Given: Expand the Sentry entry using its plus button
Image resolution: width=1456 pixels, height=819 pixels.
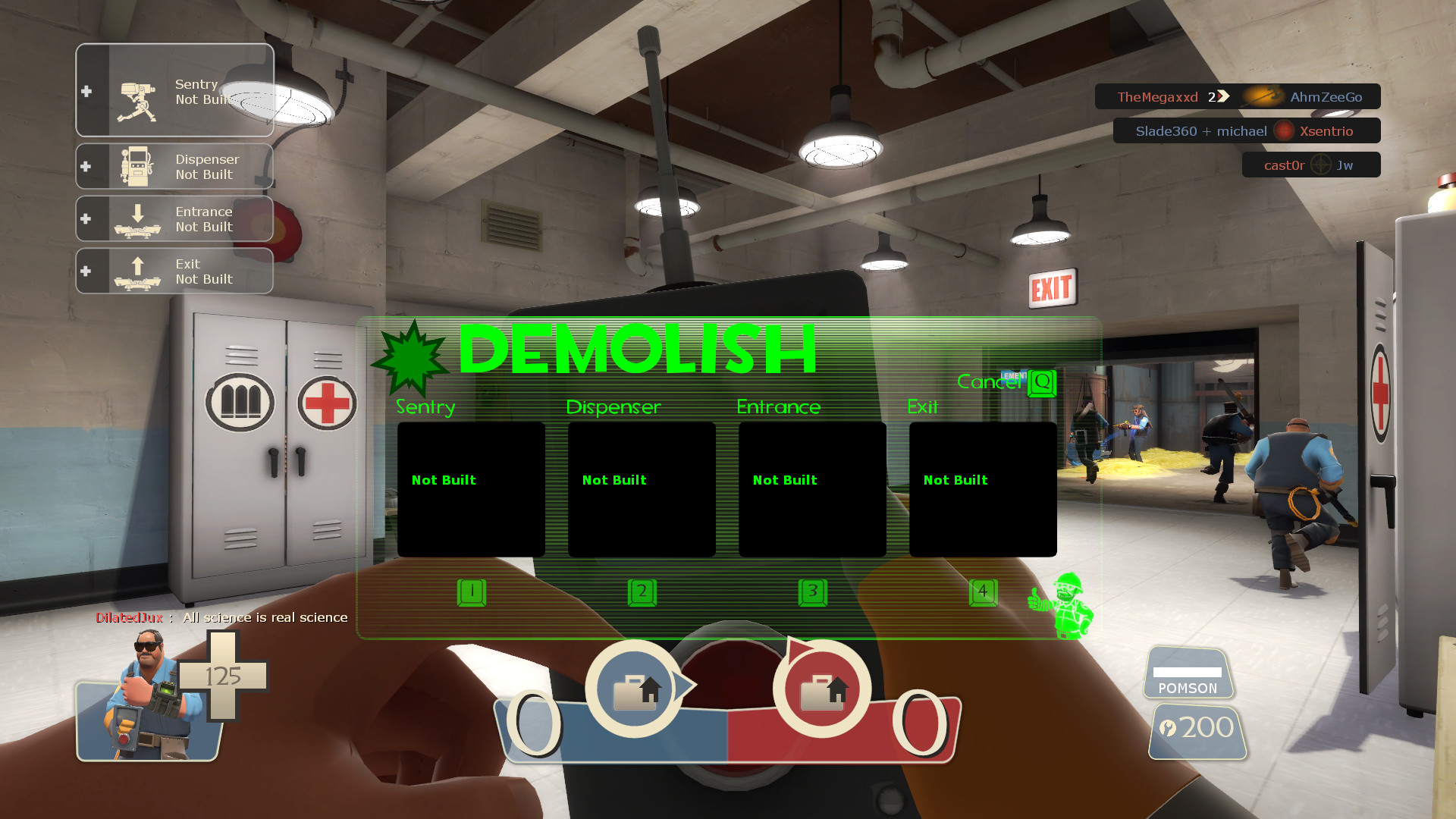Looking at the screenshot, I should click(86, 90).
